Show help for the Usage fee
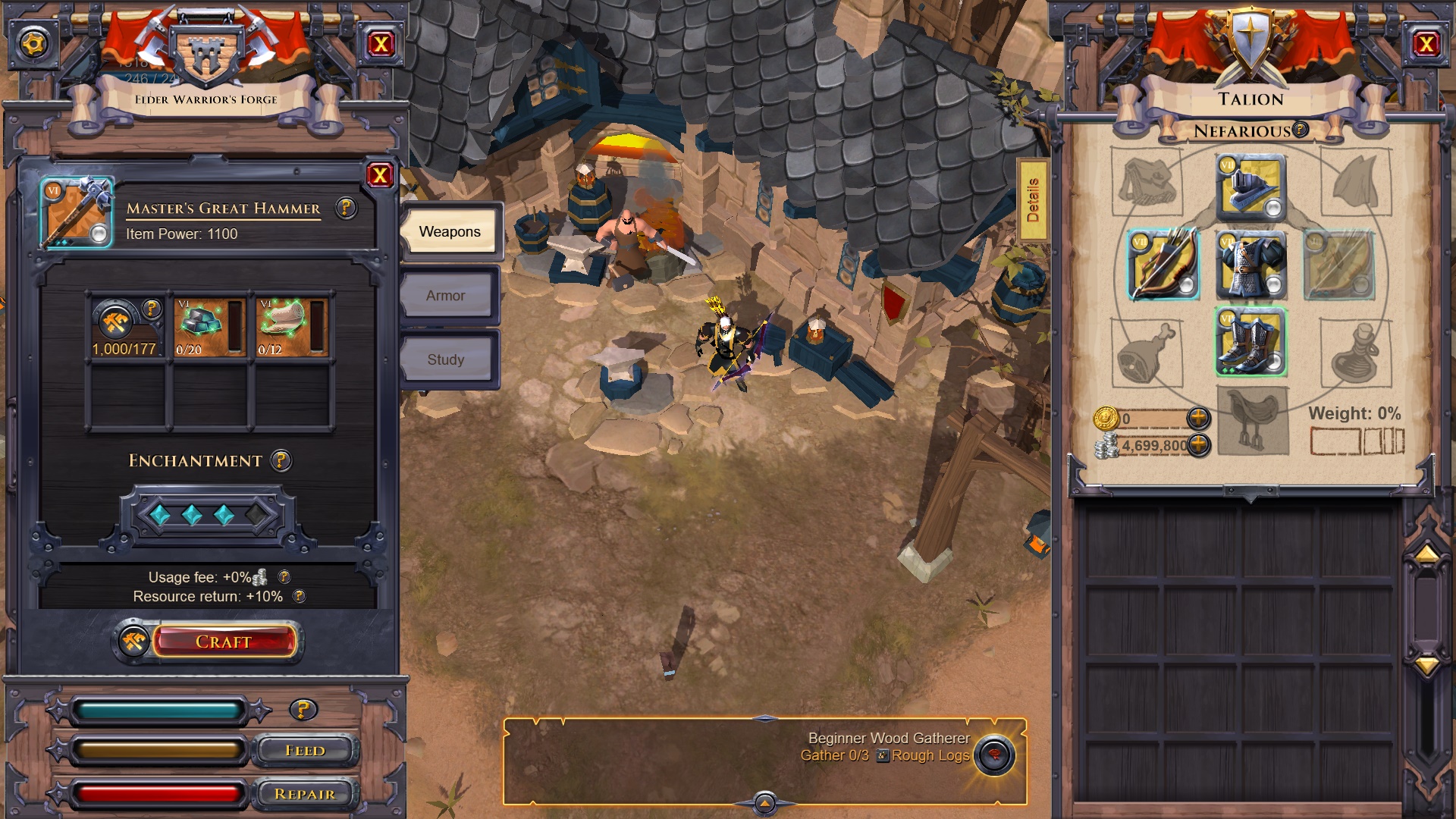 [x=284, y=577]
